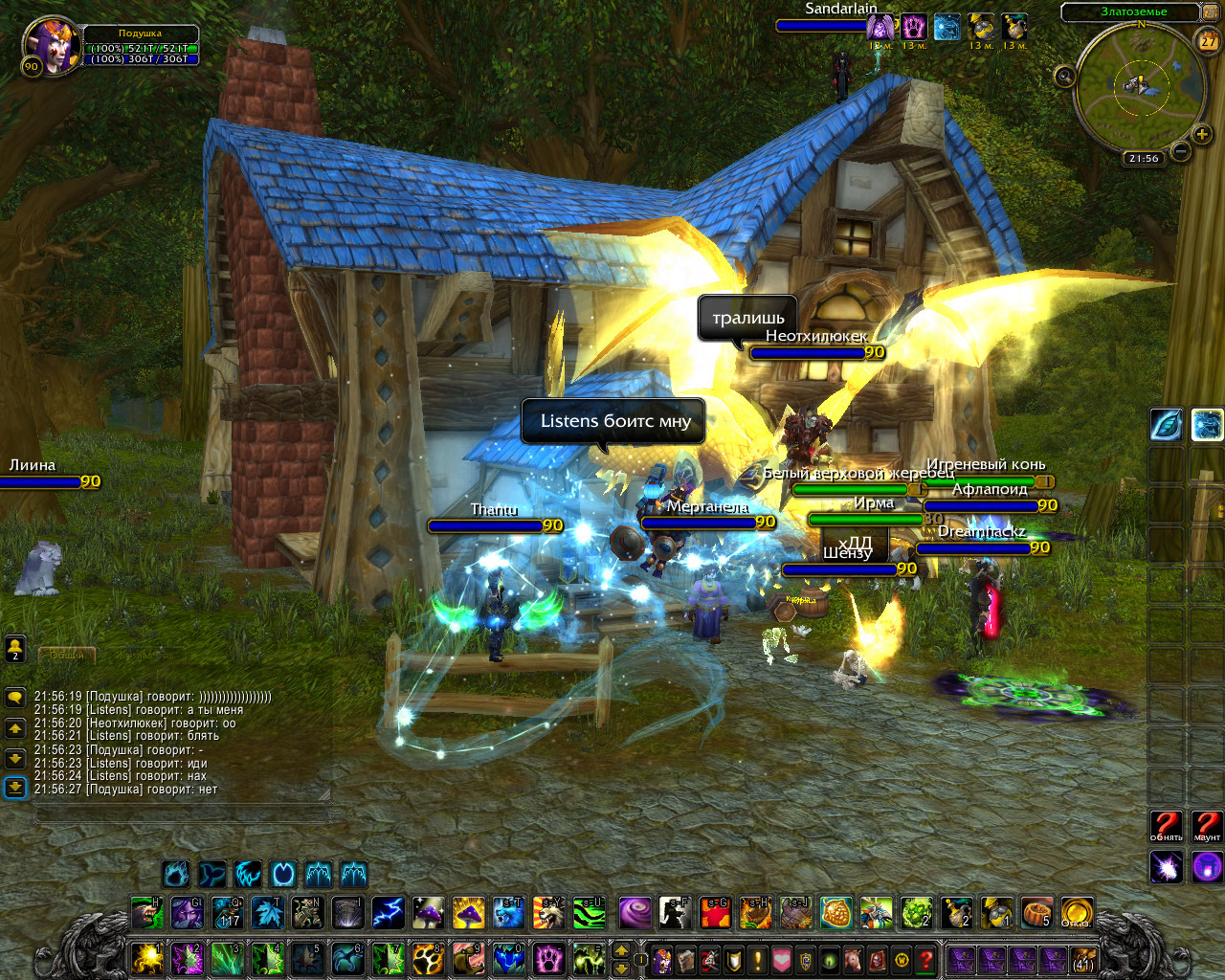The image size is (1225, 980).
Task: Cast the blue lightning bolt spell
Action: (388, 913)
